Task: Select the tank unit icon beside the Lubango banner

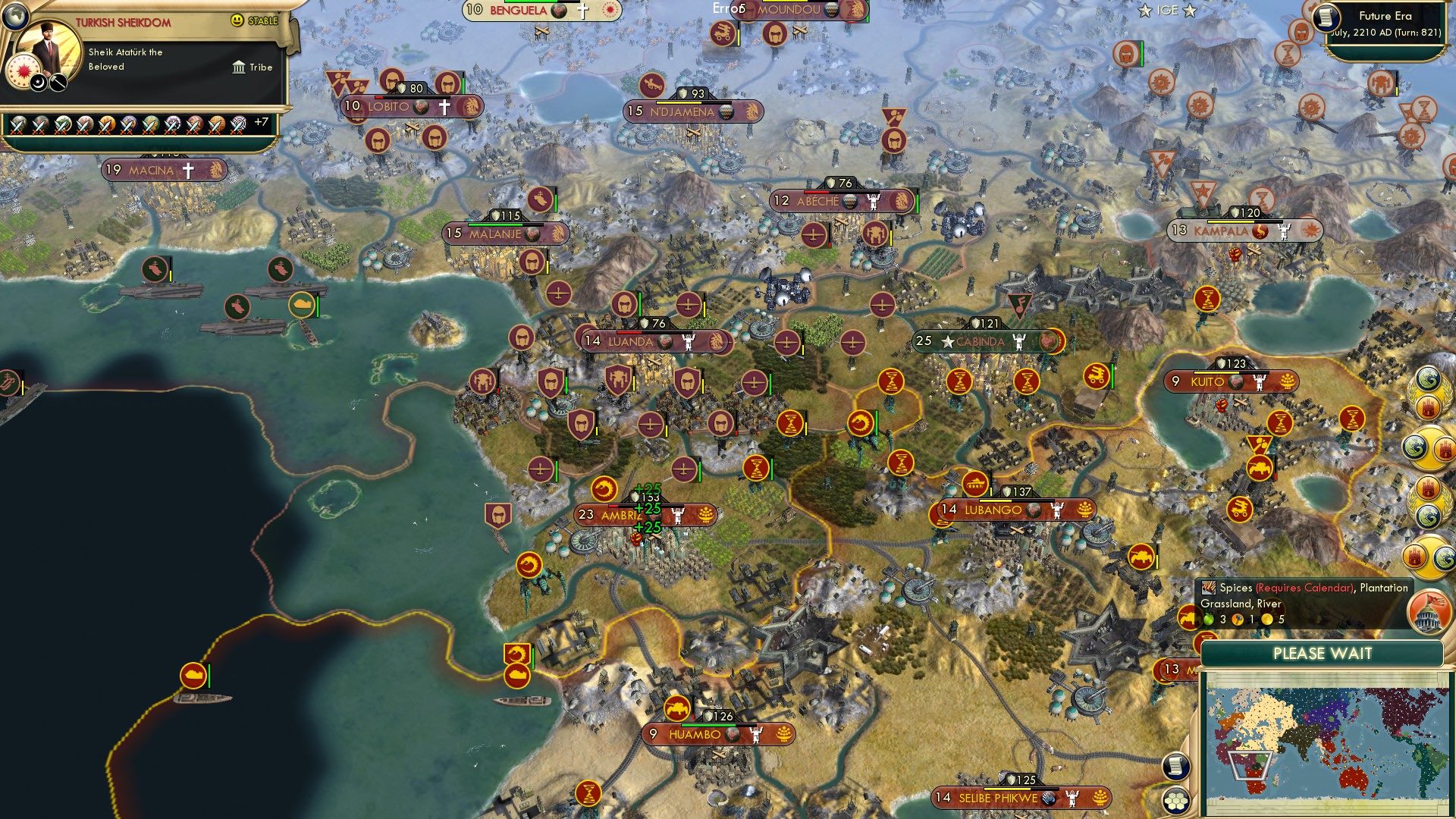Action: (975, 483)
